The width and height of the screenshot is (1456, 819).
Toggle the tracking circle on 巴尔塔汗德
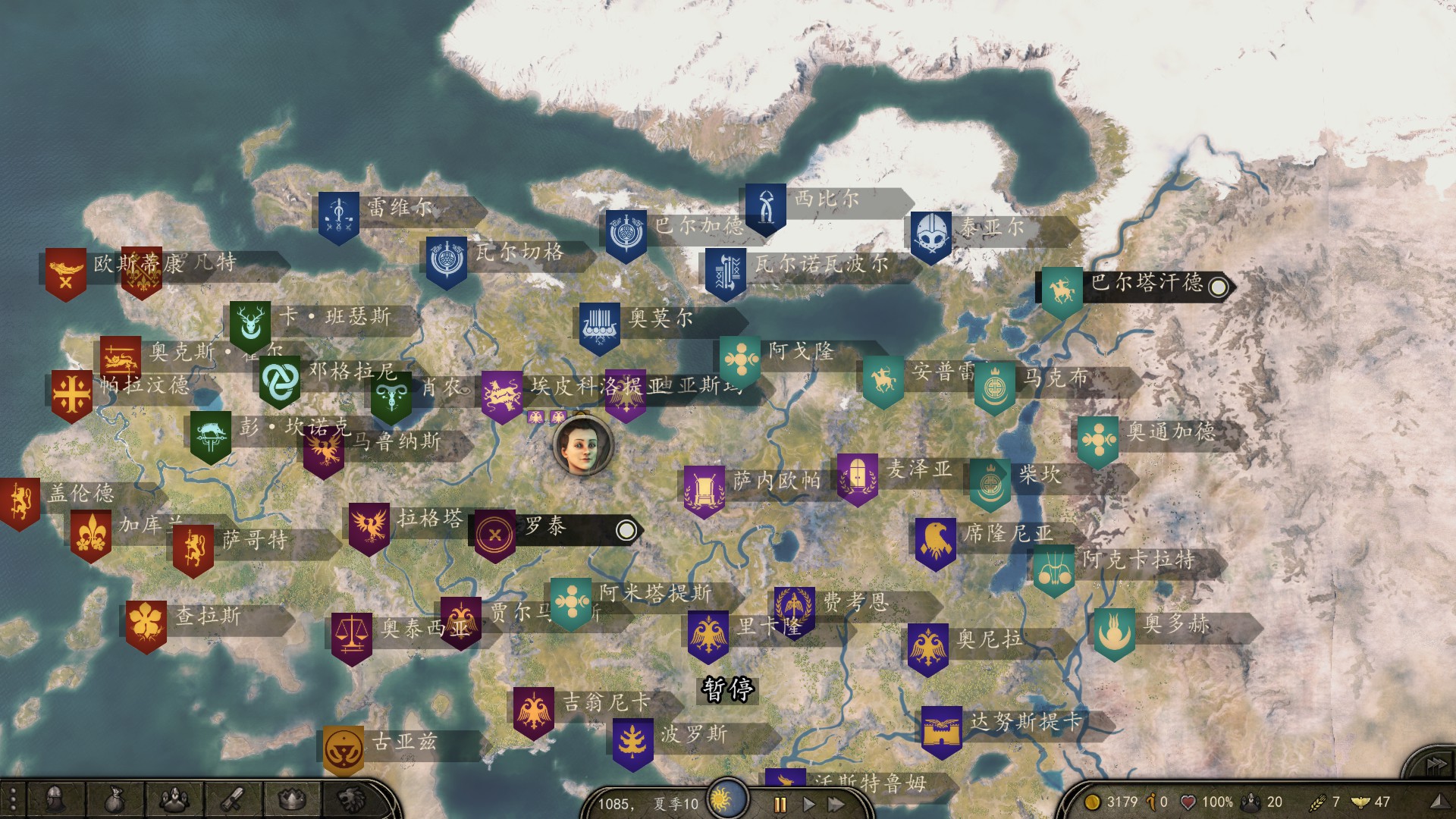pyautogui.click(x=1218, y=287)
